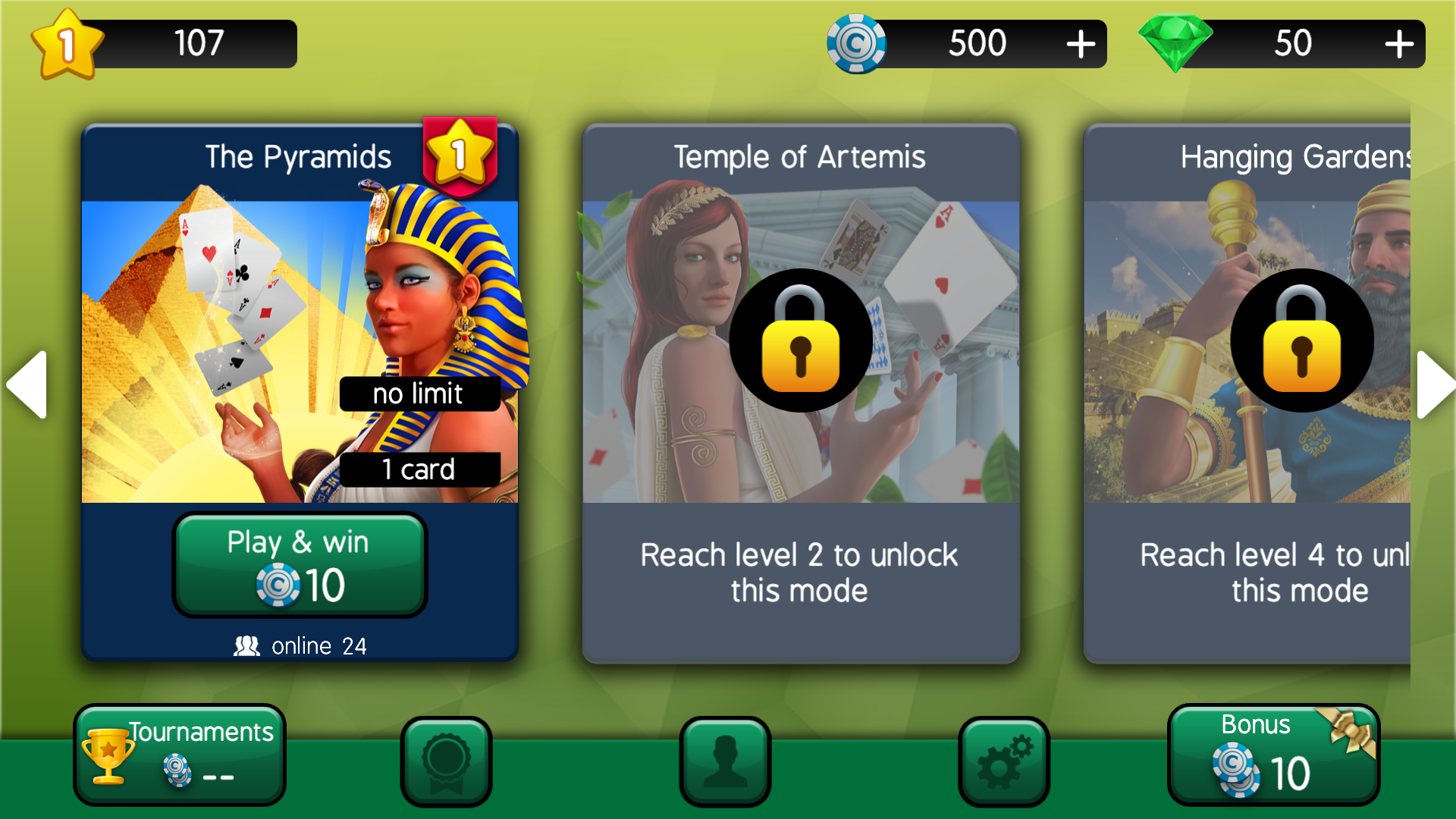Click the green gem icon
The width and height of the screenshot is (1456, 819).
point(1176,43)
